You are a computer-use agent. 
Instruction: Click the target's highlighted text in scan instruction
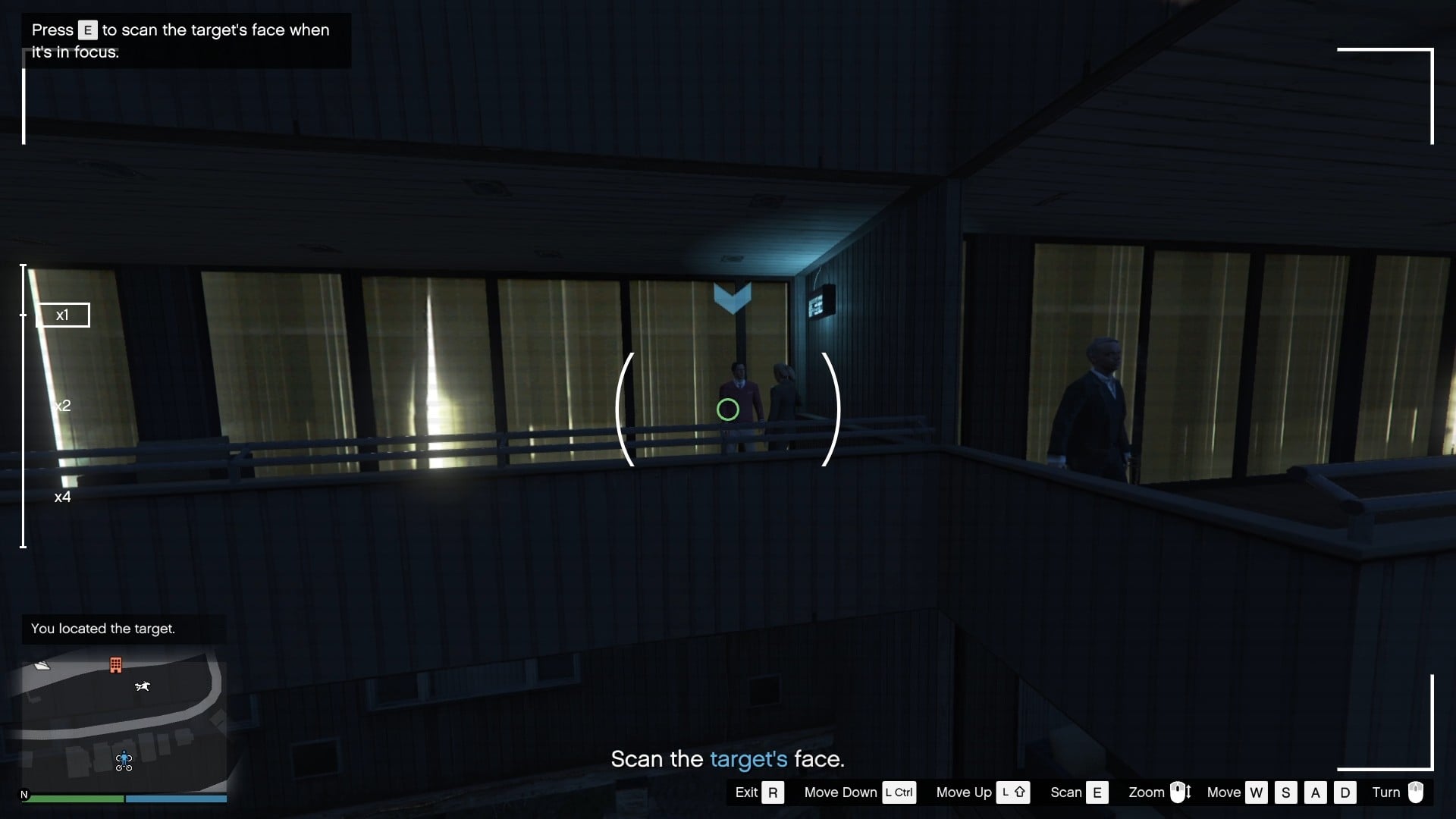click(x=749, y=759)
